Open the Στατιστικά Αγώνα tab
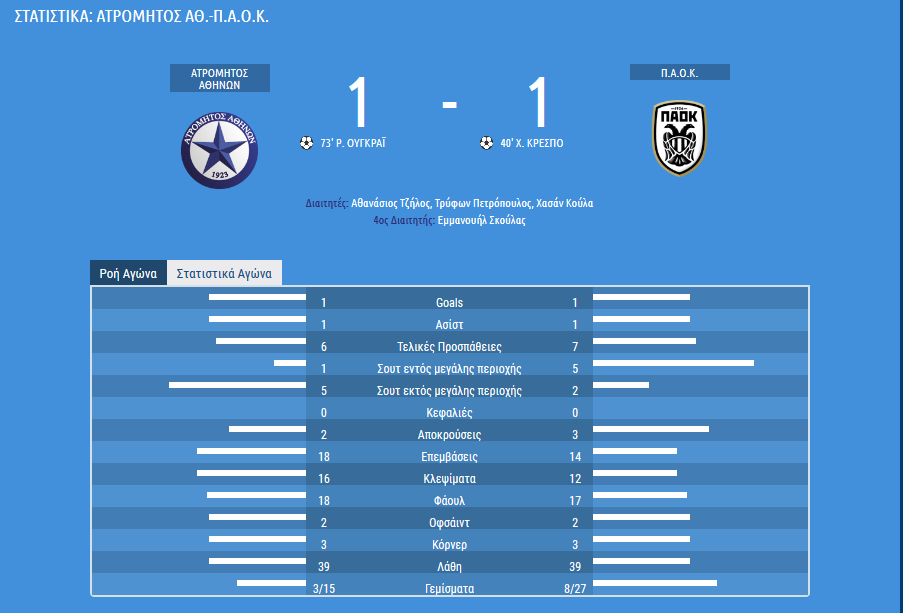 pos(224,273)
